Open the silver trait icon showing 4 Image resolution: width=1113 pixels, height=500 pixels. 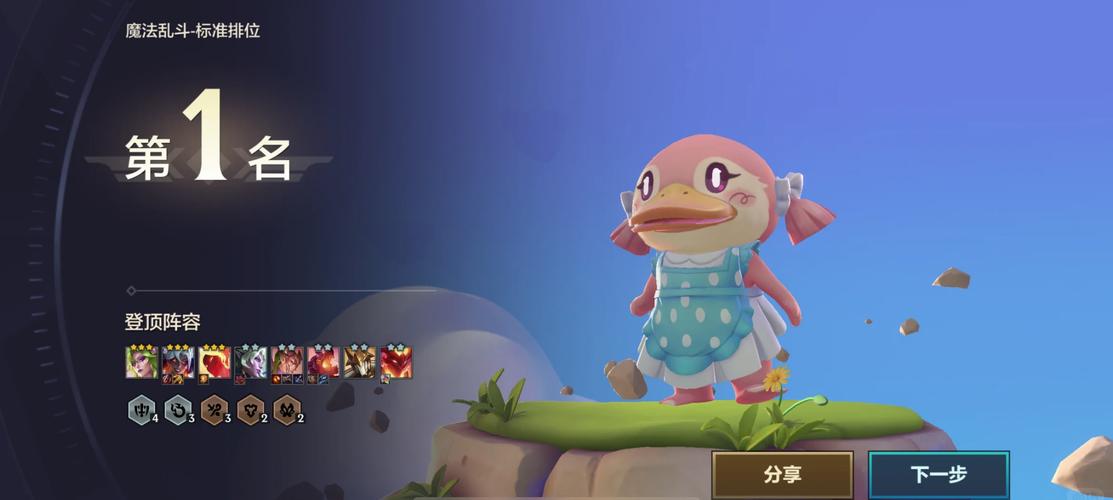click(x=141, y=409)
